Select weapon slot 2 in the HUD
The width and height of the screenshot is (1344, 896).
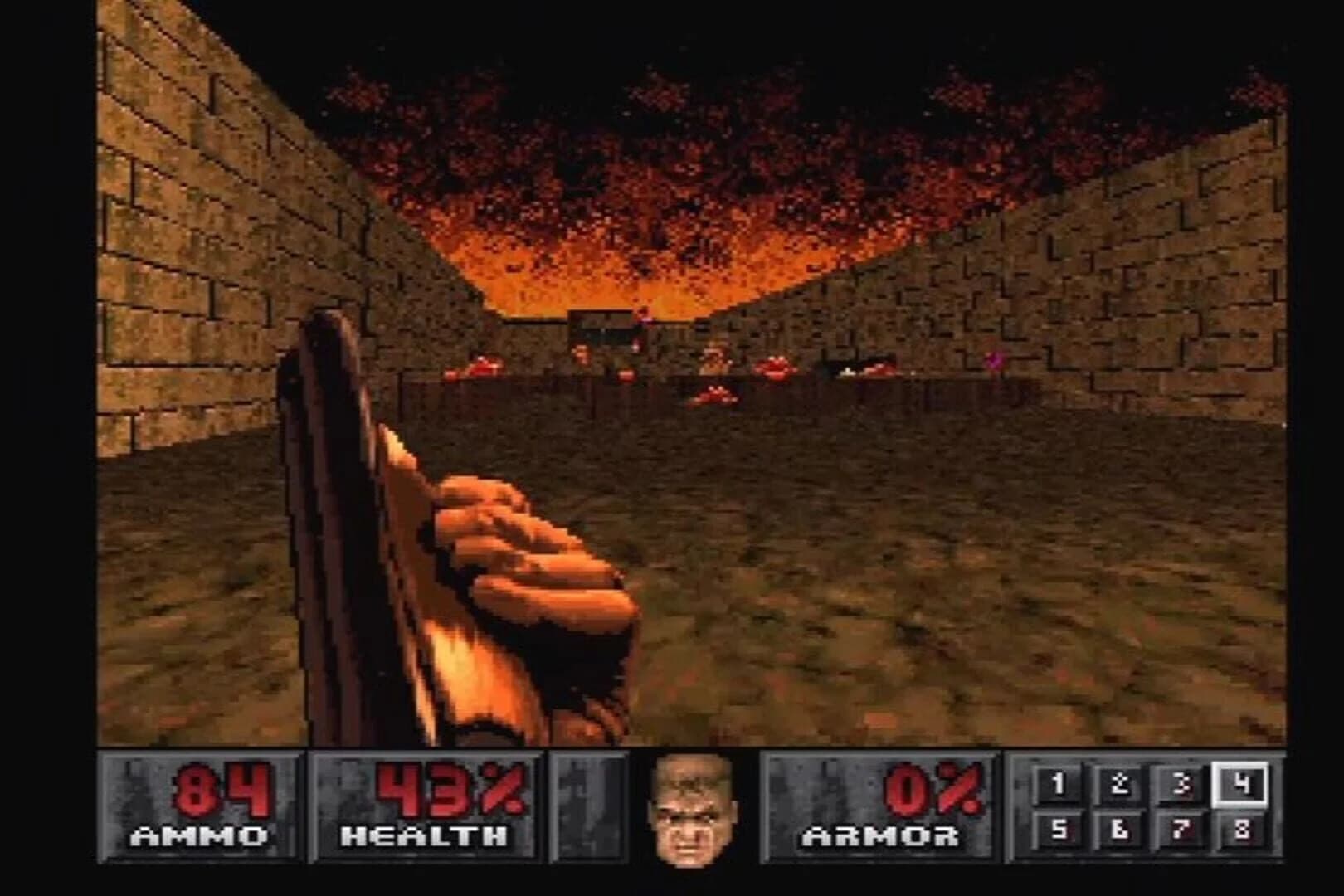point(1119,782)
